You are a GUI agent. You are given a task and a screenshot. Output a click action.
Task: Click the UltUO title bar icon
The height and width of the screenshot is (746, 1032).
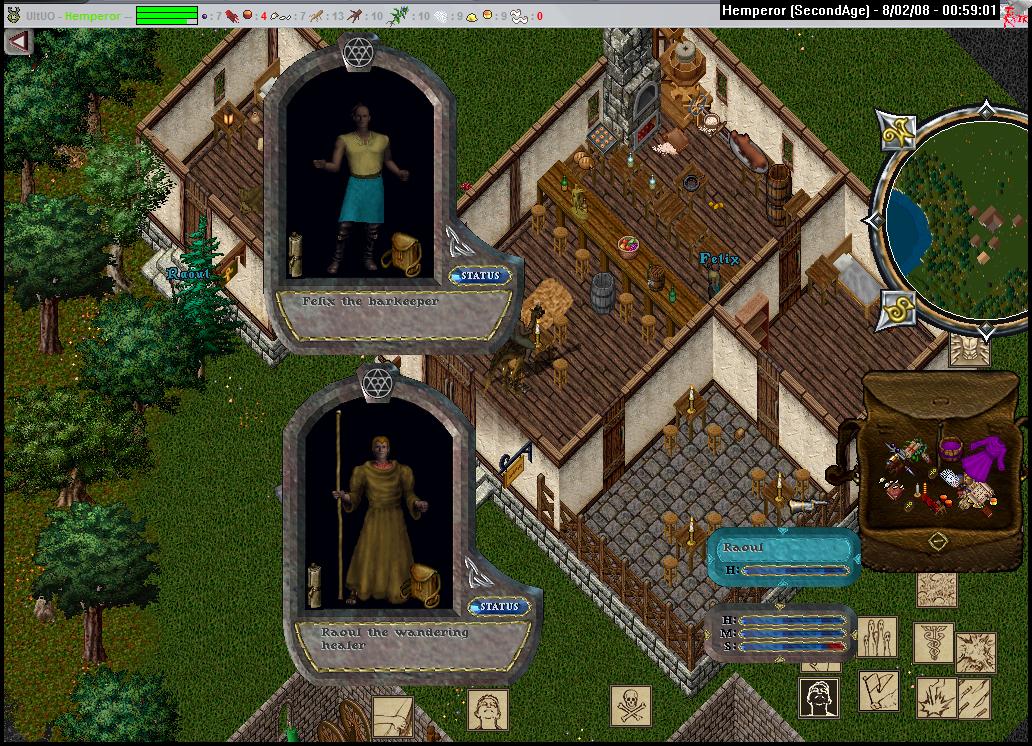click(12, 15)
